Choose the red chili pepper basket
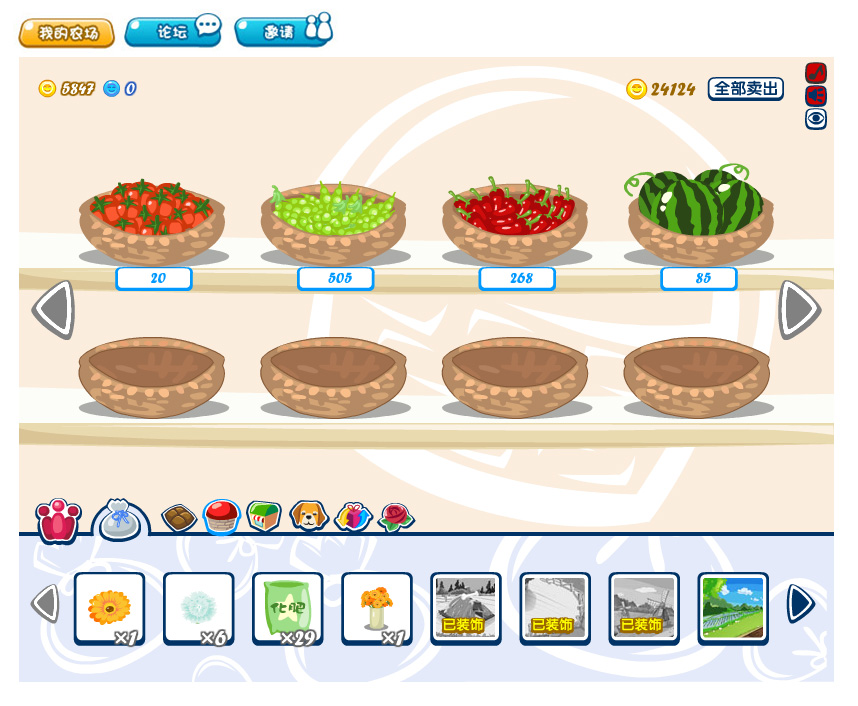The image size is (858, 706). coord(515,220)
